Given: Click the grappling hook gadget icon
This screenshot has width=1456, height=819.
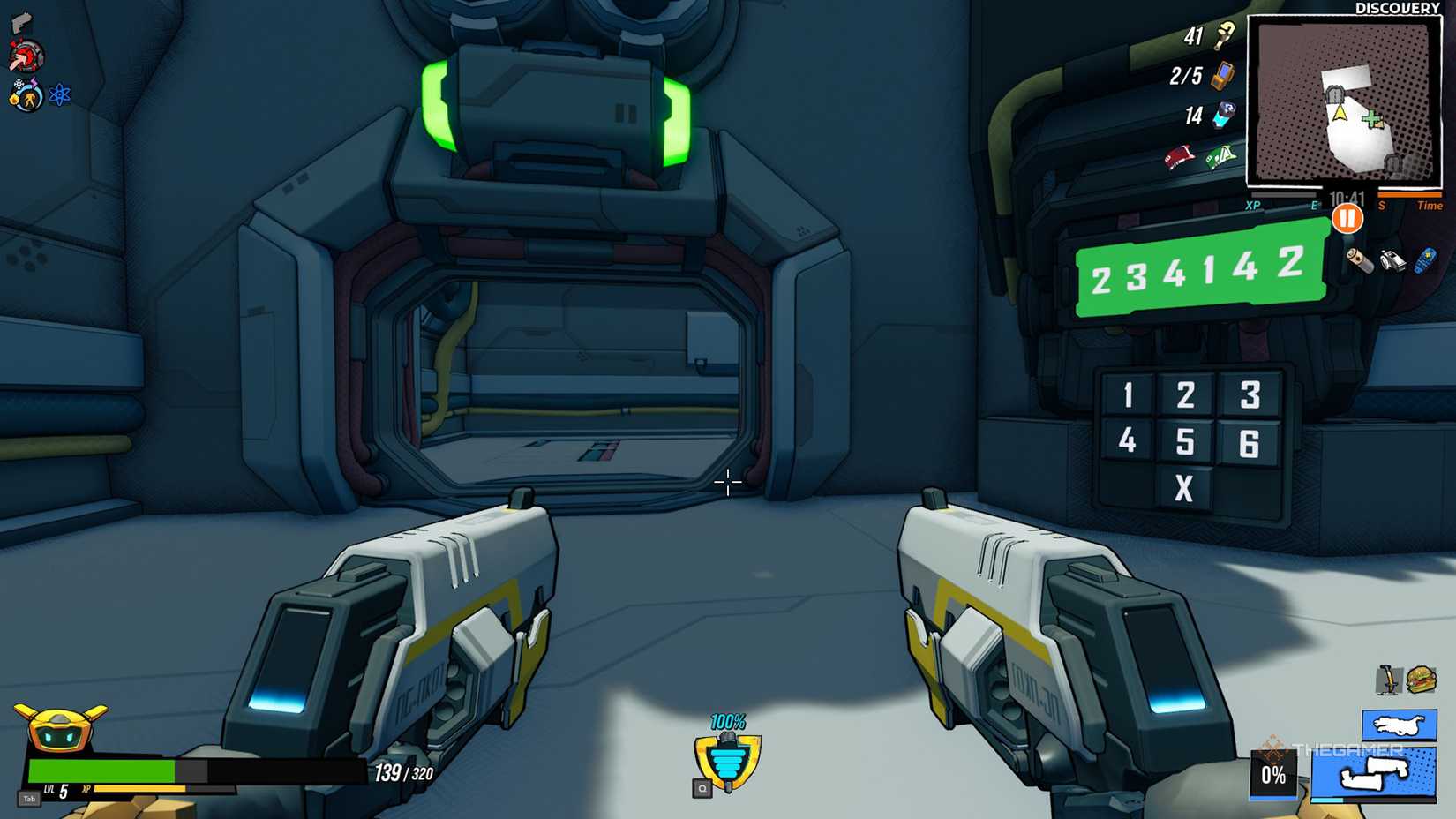Looking at the screenshot, I should point(1390,678).
